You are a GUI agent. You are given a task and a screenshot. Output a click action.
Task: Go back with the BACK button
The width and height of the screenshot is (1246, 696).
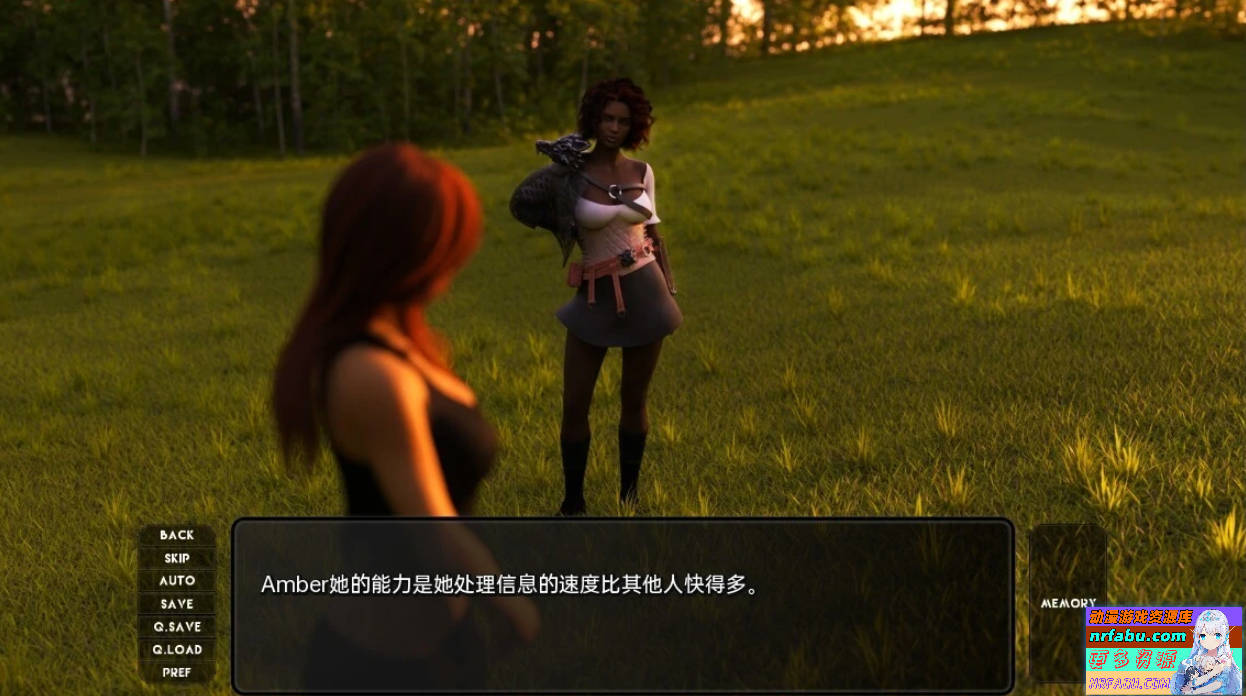click(177, 535)
